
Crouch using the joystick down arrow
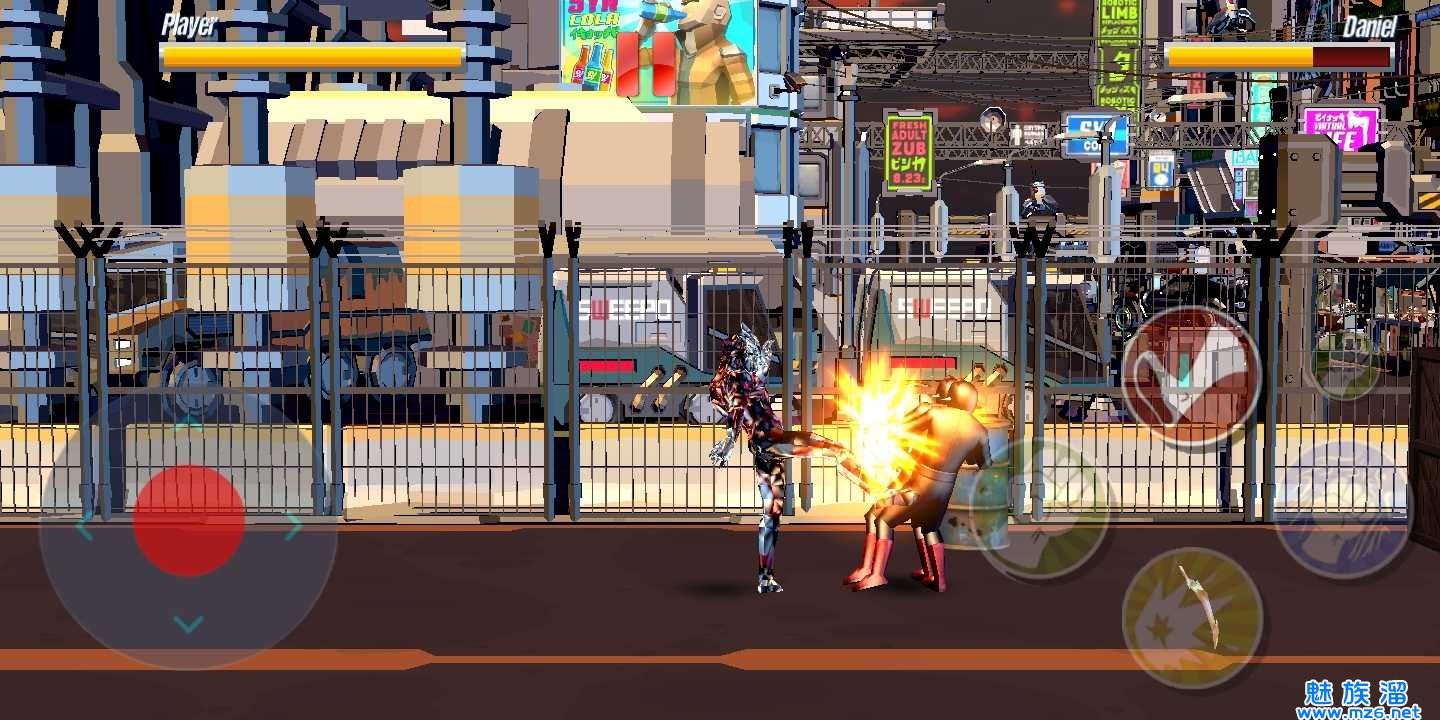pos(188,625)
